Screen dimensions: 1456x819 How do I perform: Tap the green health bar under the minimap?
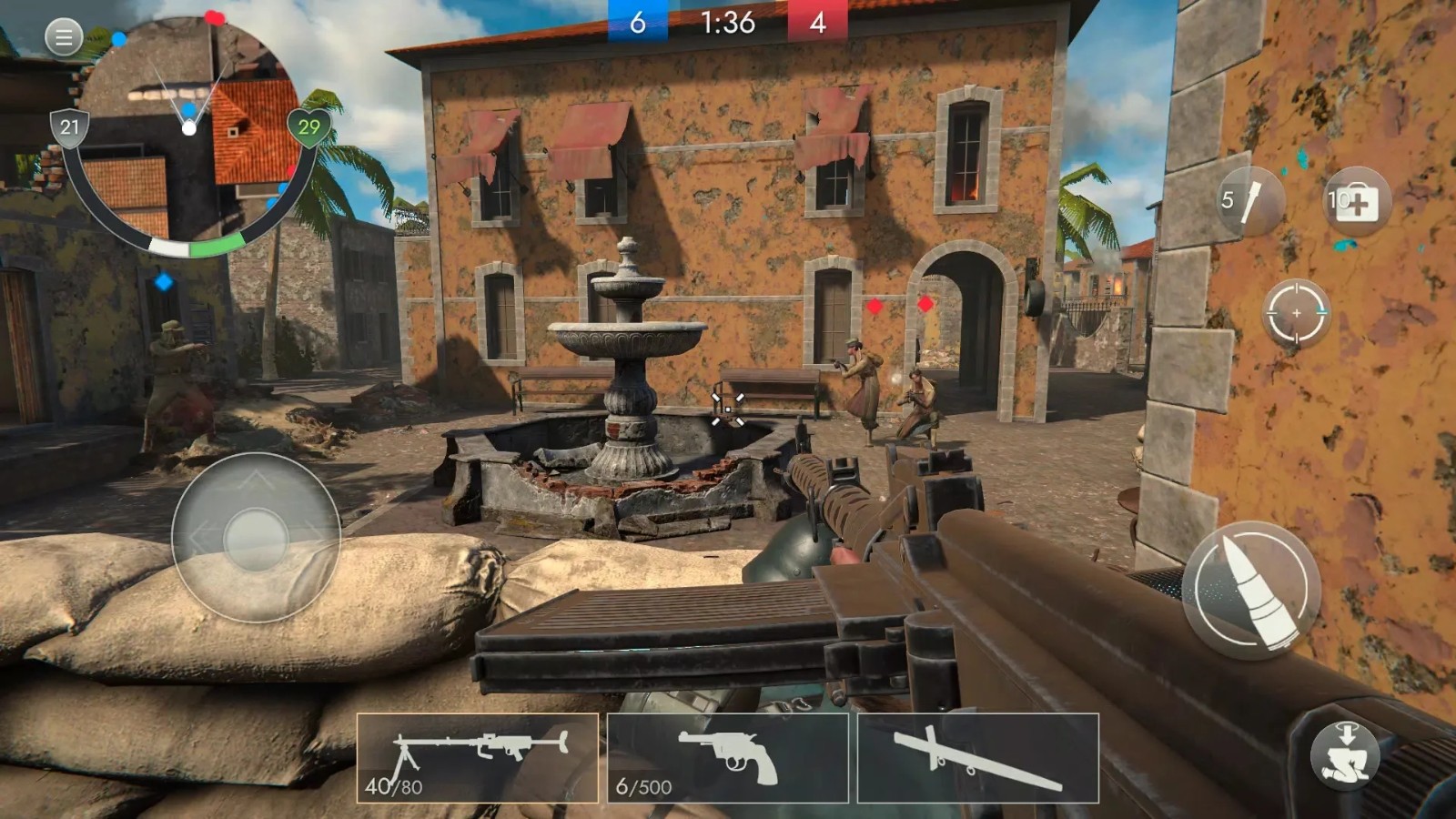click(x=218, y=245)
